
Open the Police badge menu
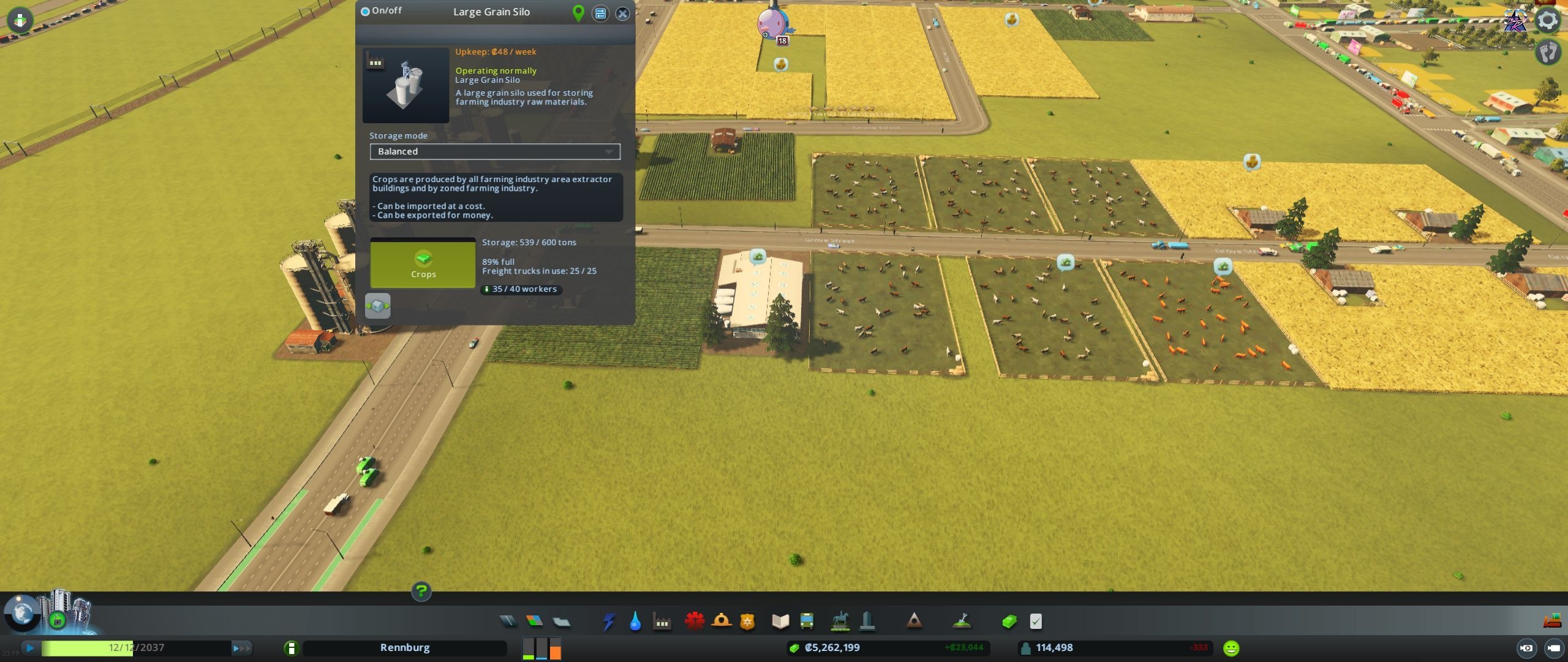click(x=747, y=622)
